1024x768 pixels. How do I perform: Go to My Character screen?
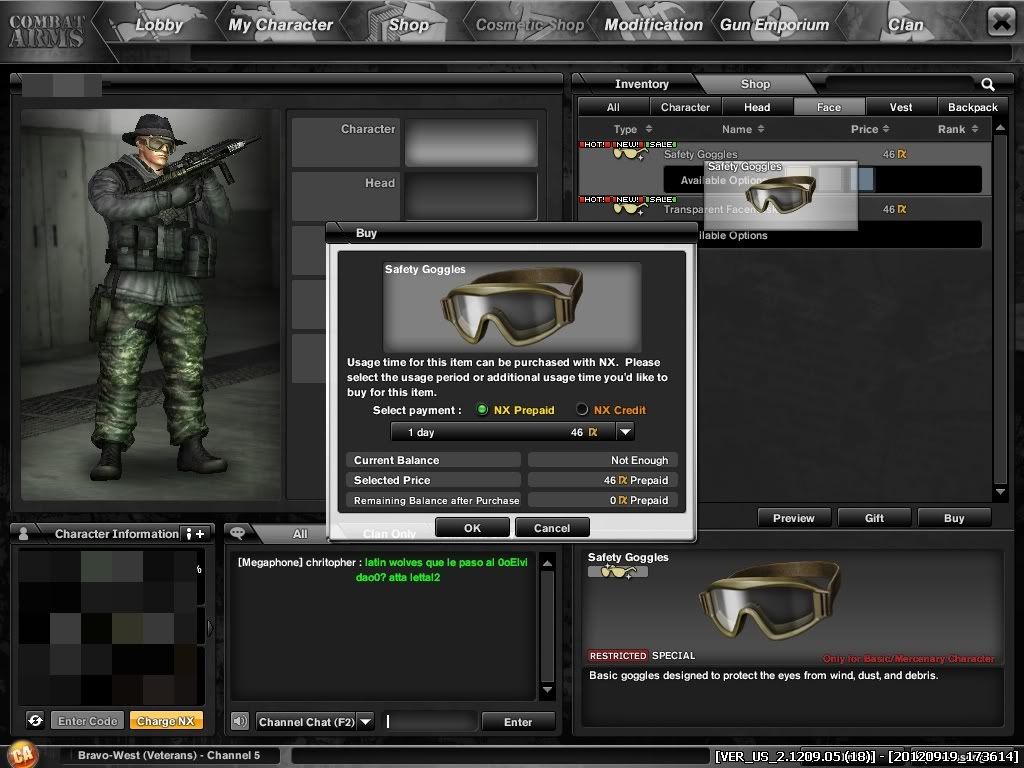[280, 25]
